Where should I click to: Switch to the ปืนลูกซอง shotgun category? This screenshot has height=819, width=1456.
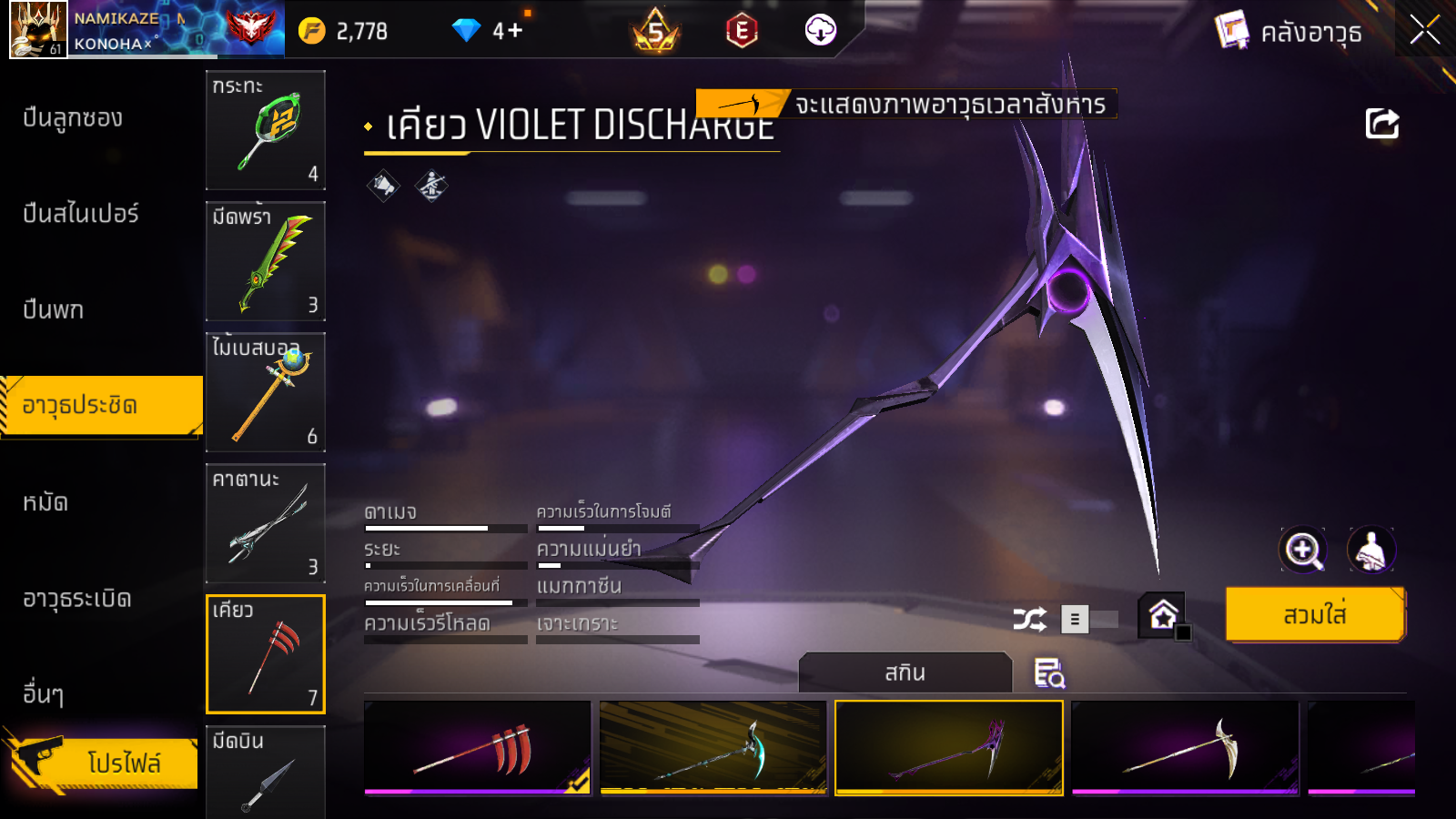coord(73,118)
